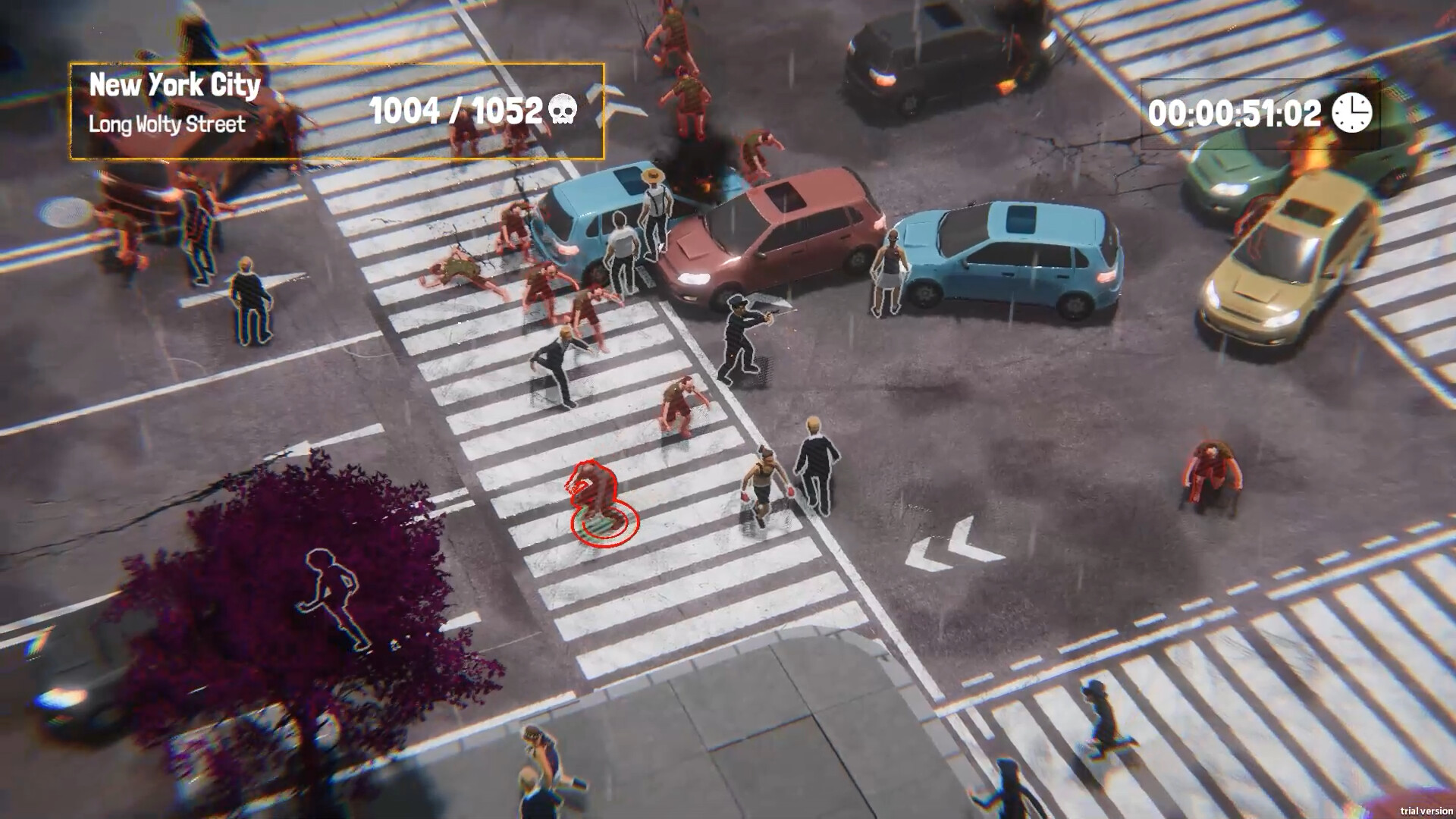Click the clock icon next to the timer
Screen dimensions: 1456x819
pyautogui.click(x=1351, y=114)
